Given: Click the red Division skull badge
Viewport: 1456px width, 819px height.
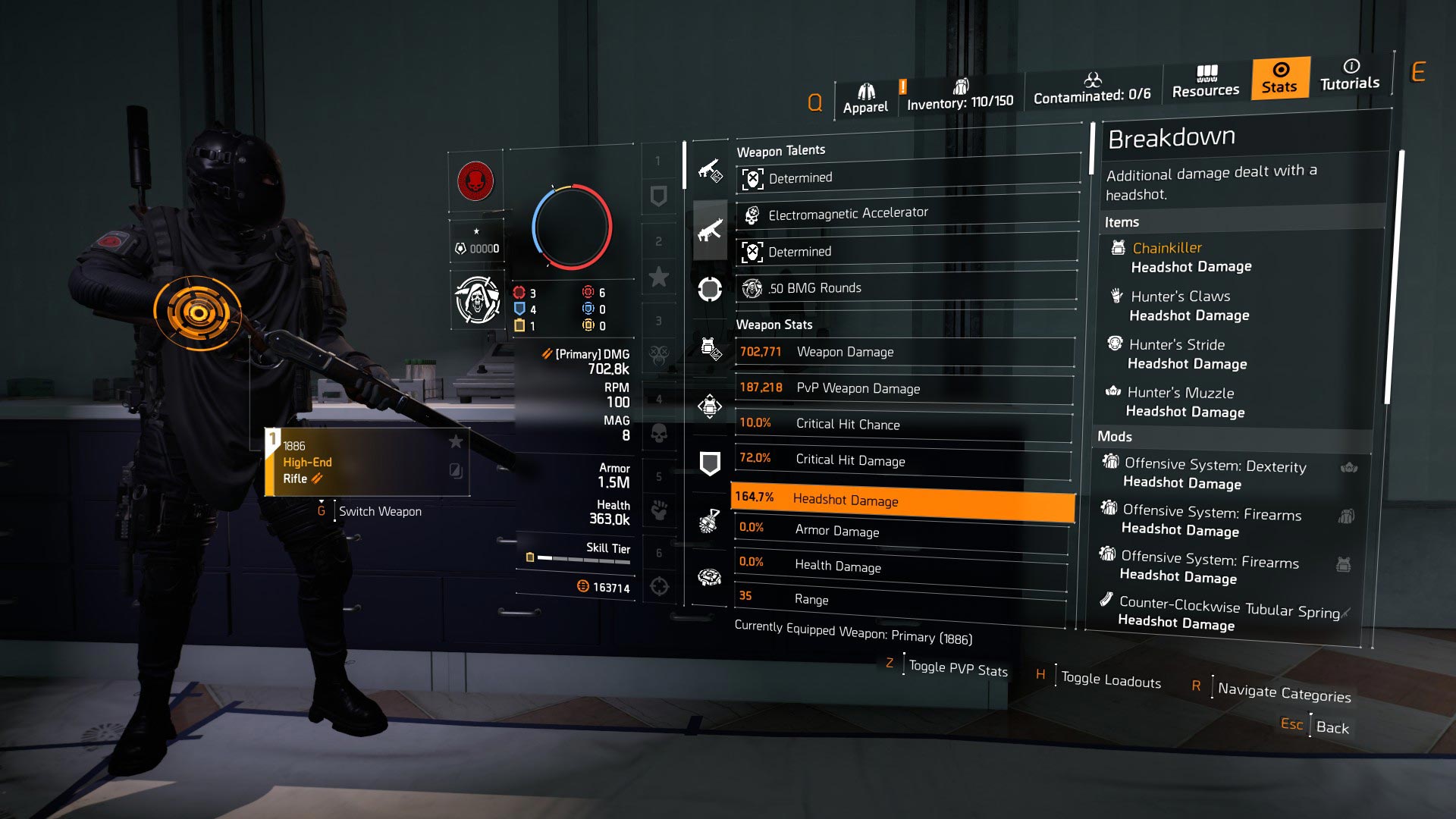Looking at the screenshot, I should (476, 180).
